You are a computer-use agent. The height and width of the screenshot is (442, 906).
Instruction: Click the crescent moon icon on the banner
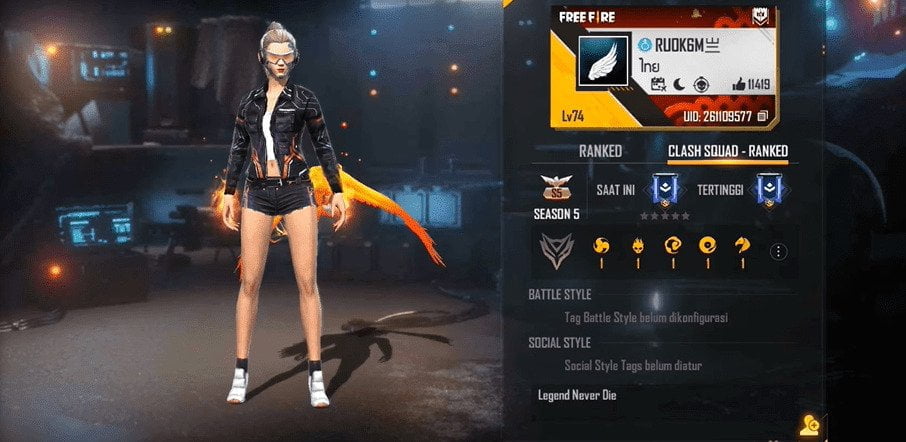[680, 86]
